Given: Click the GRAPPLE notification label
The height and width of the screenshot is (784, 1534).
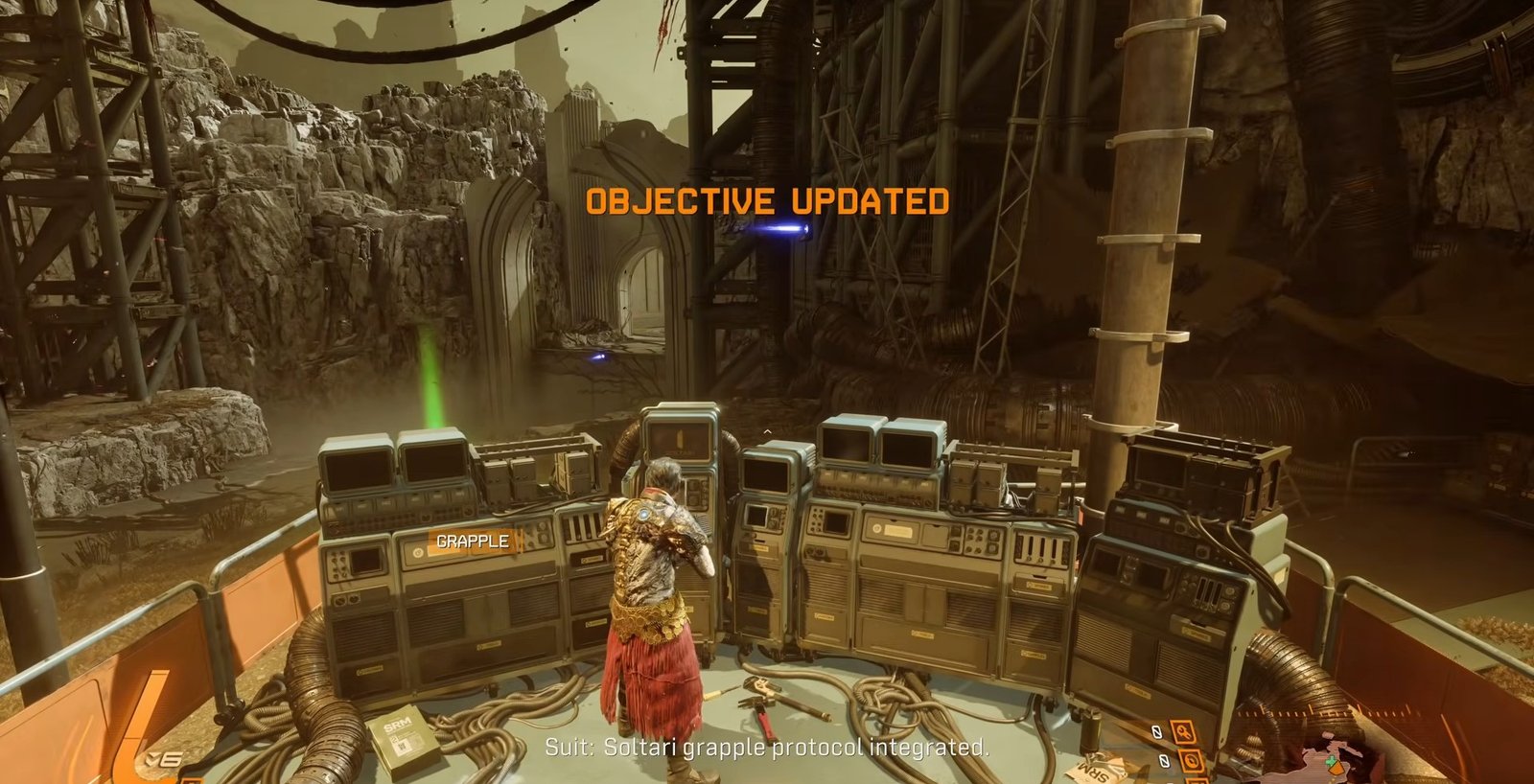Looking at the screenshot, I should coord(473,542).
